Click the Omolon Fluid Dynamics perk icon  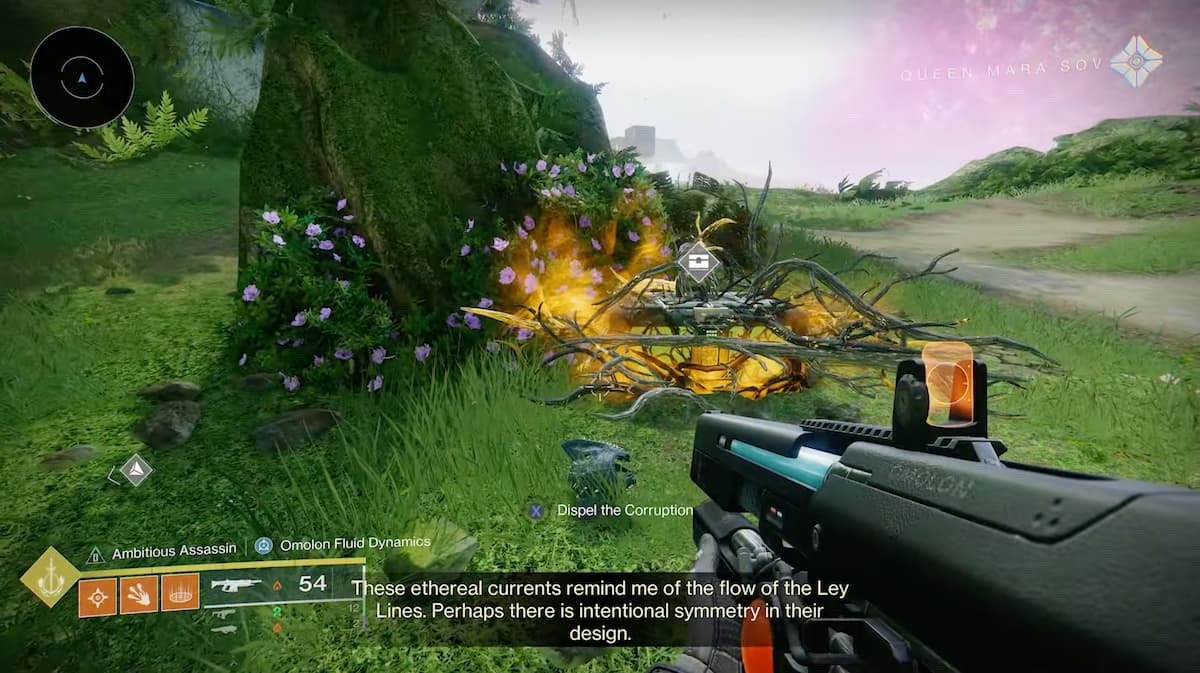point(263,546)
